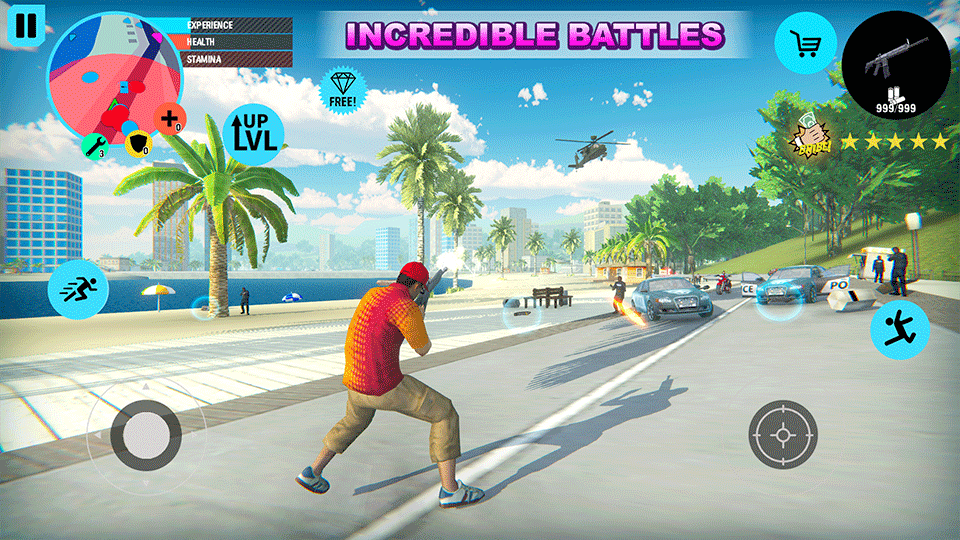Activate the jump action button
This screenshot has height=540, width=960.
899,329
